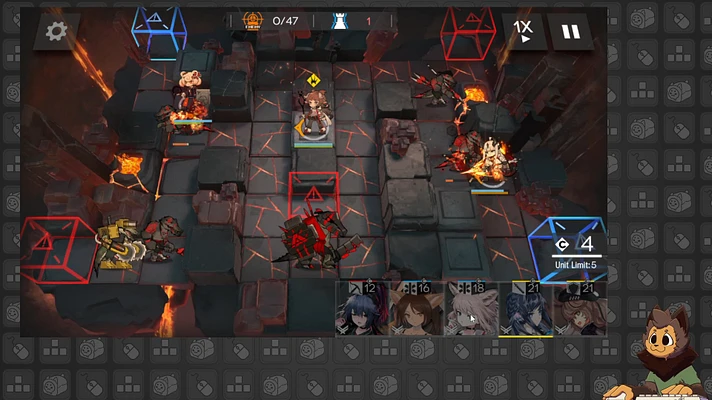Open the settings gear menu

pos(56,31)
